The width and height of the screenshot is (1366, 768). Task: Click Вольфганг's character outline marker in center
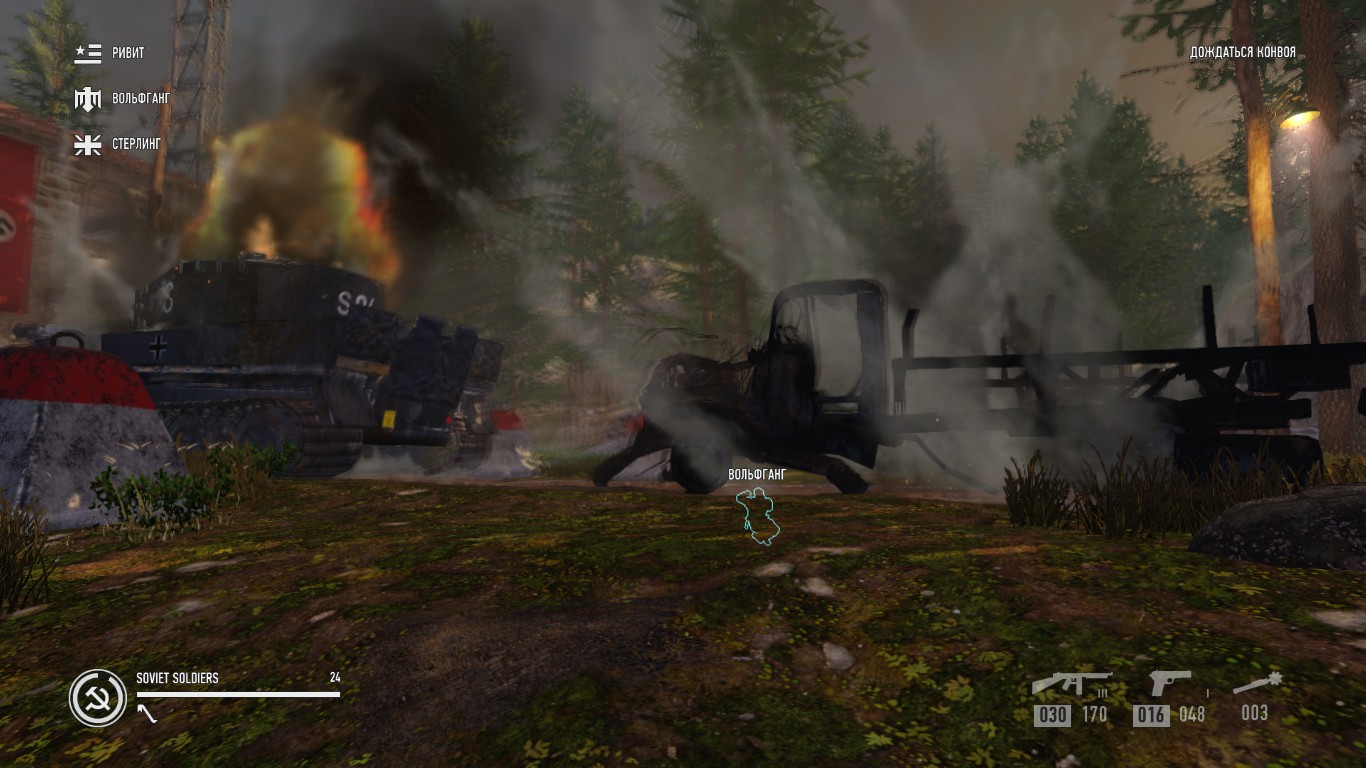point(758,515)
